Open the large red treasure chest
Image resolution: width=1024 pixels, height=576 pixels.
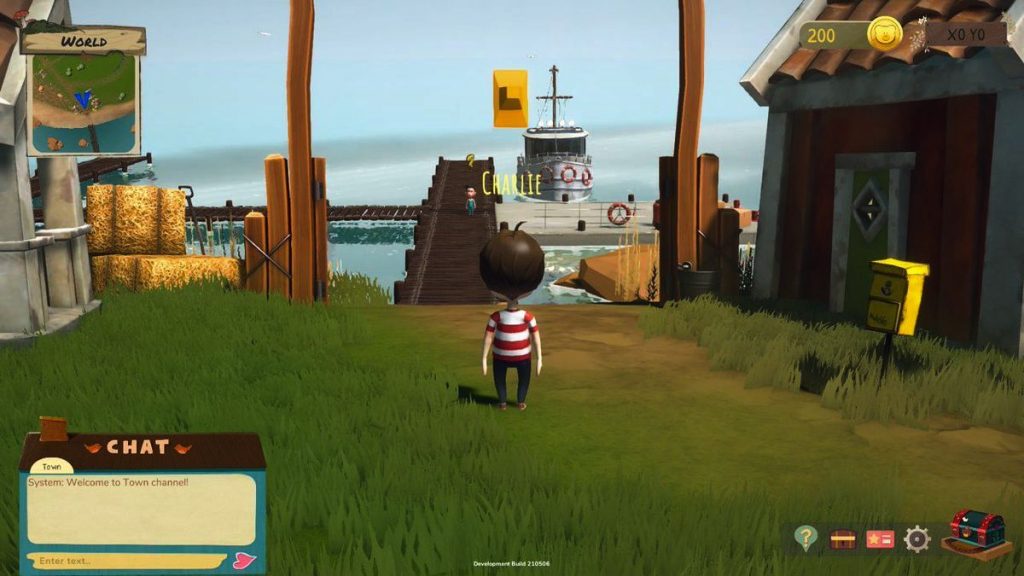click(x=976, y=532)
